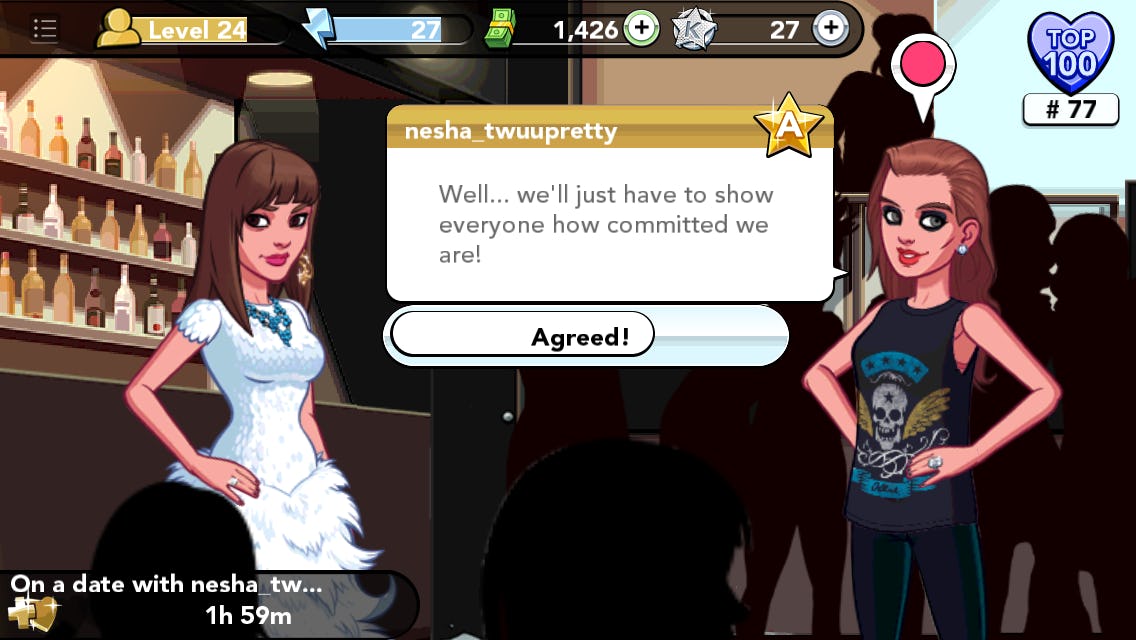This screenshot has height=640, width=1136.
Task: Add more cash with plus button
Action: click(x=641, y=29)
